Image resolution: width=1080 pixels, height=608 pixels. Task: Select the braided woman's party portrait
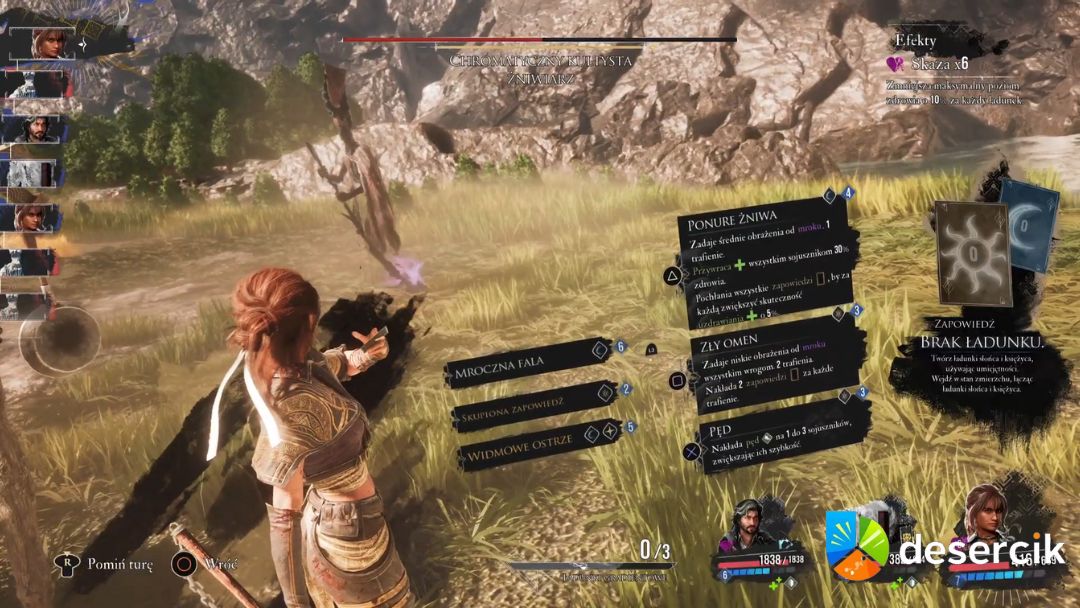tap(986, 525)
